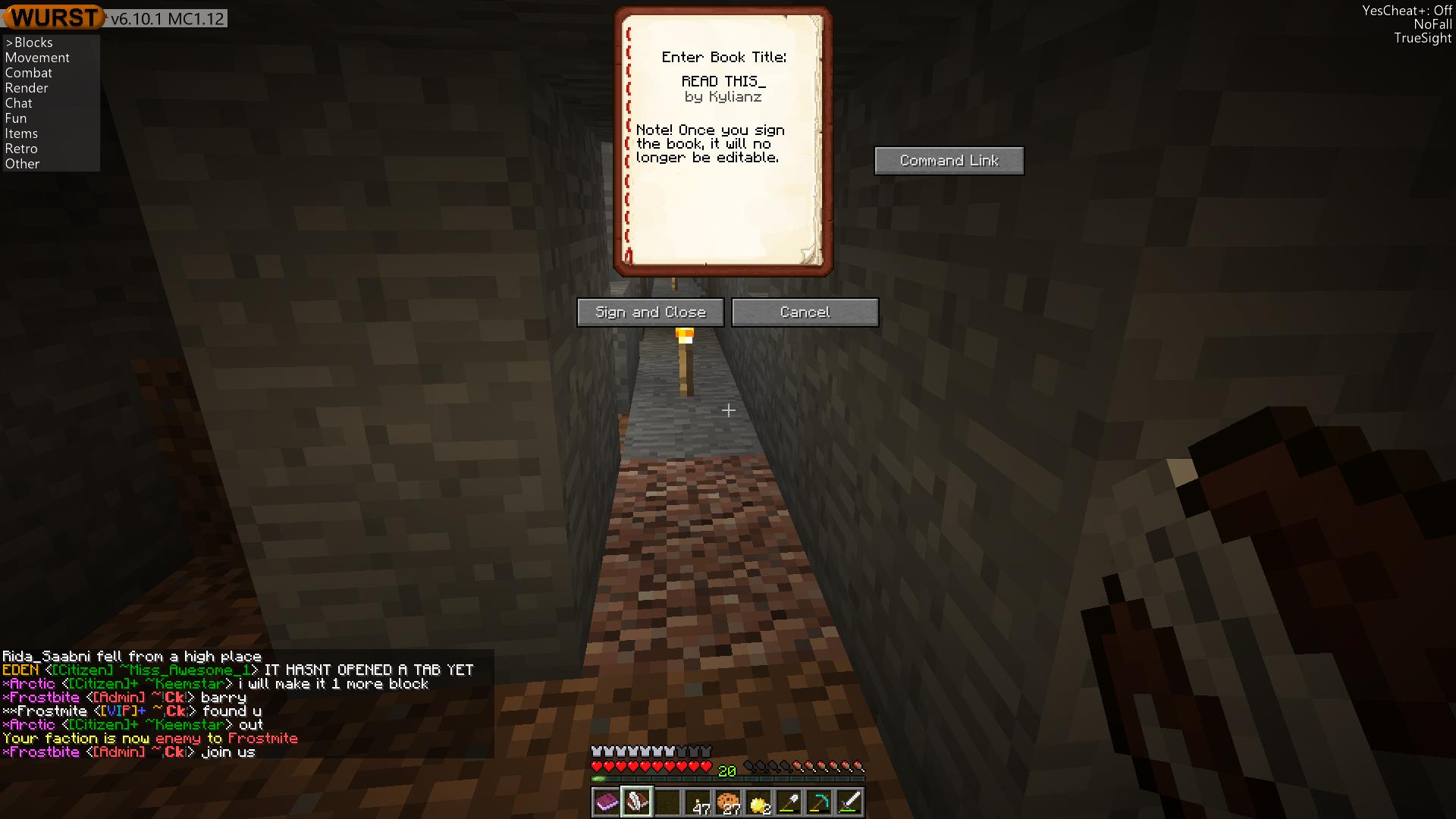The width and height of the screenshot is (1456, 819).
Task: Choose the torch stack in the hotbar
Action: tap(698, 802)
